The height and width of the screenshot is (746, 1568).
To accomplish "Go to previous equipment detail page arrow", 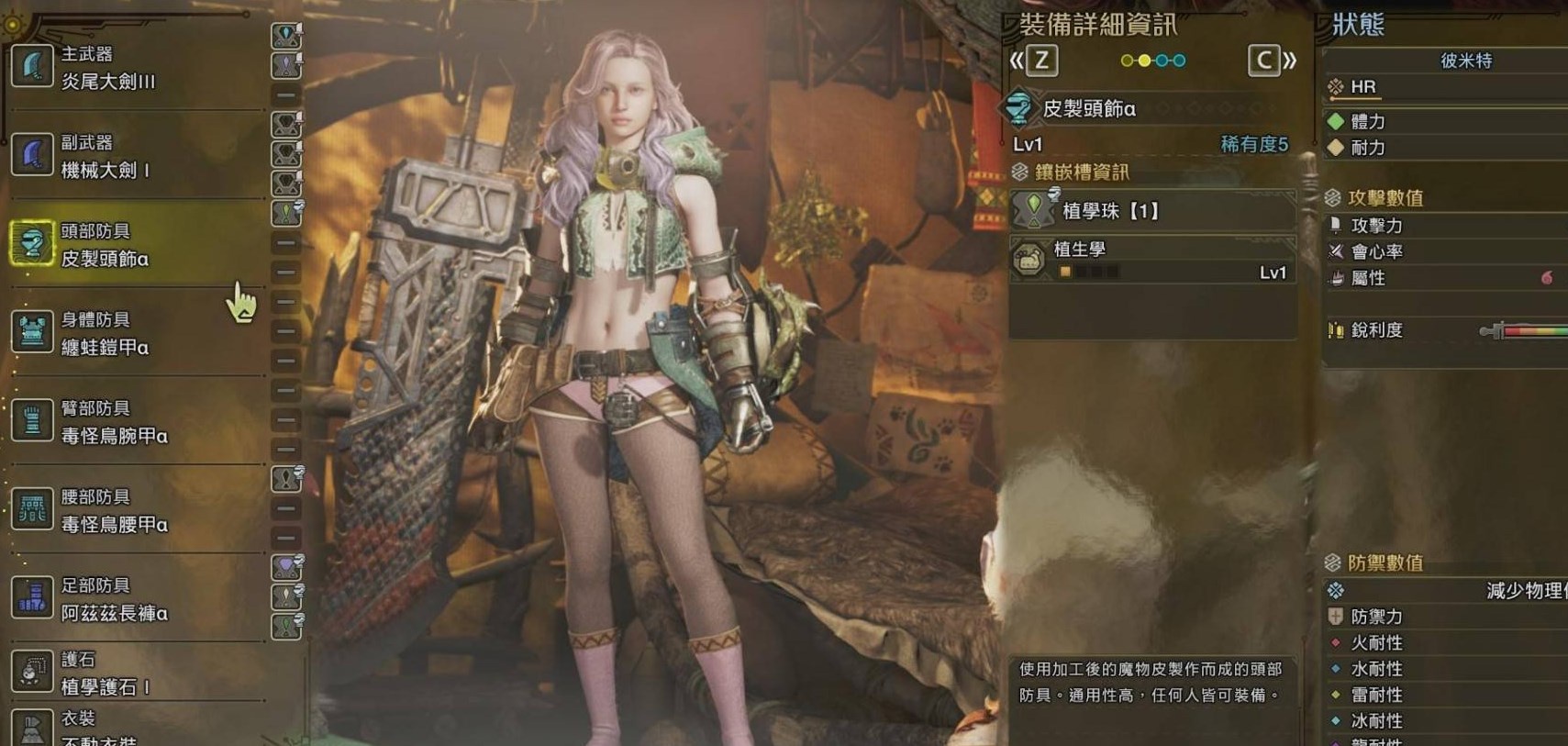I will [x=1033, y=61].
